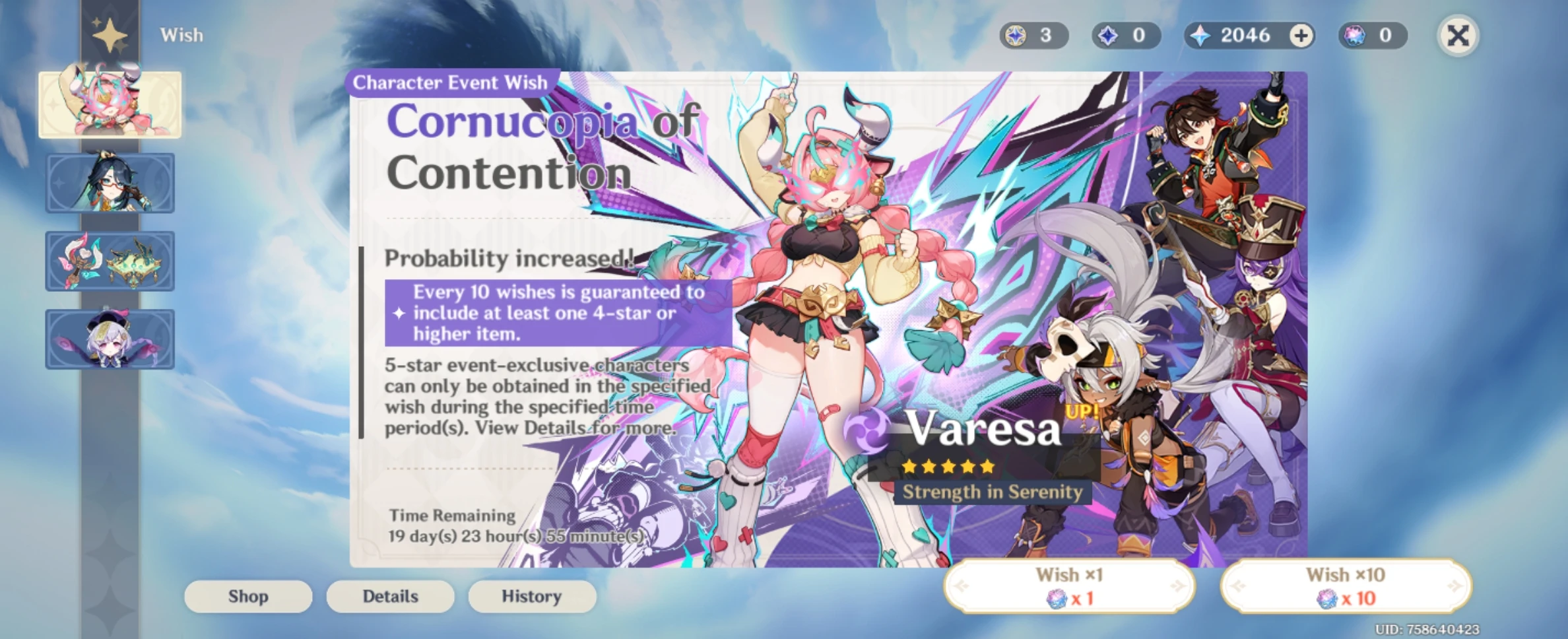This screenshot has height=639, width=1568.
Task: Open the Shop from the wish screen
Action: (247, 596)
